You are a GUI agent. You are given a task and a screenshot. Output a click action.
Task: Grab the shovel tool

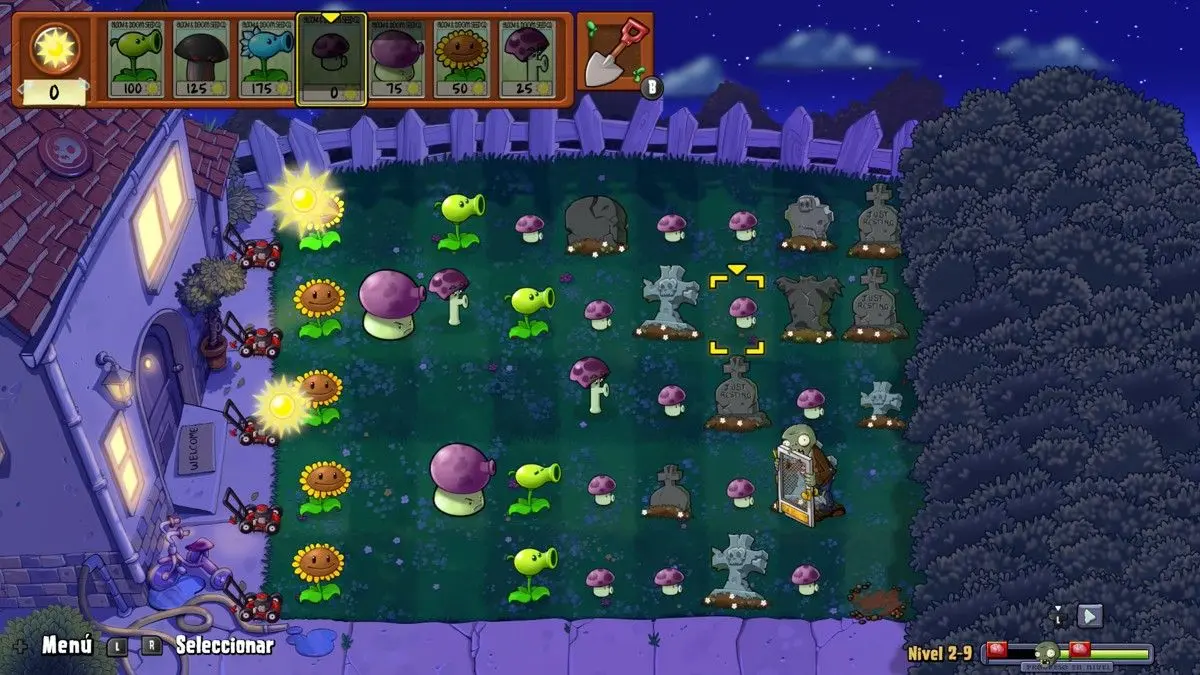pyautogui.click(x=614, y=55)
